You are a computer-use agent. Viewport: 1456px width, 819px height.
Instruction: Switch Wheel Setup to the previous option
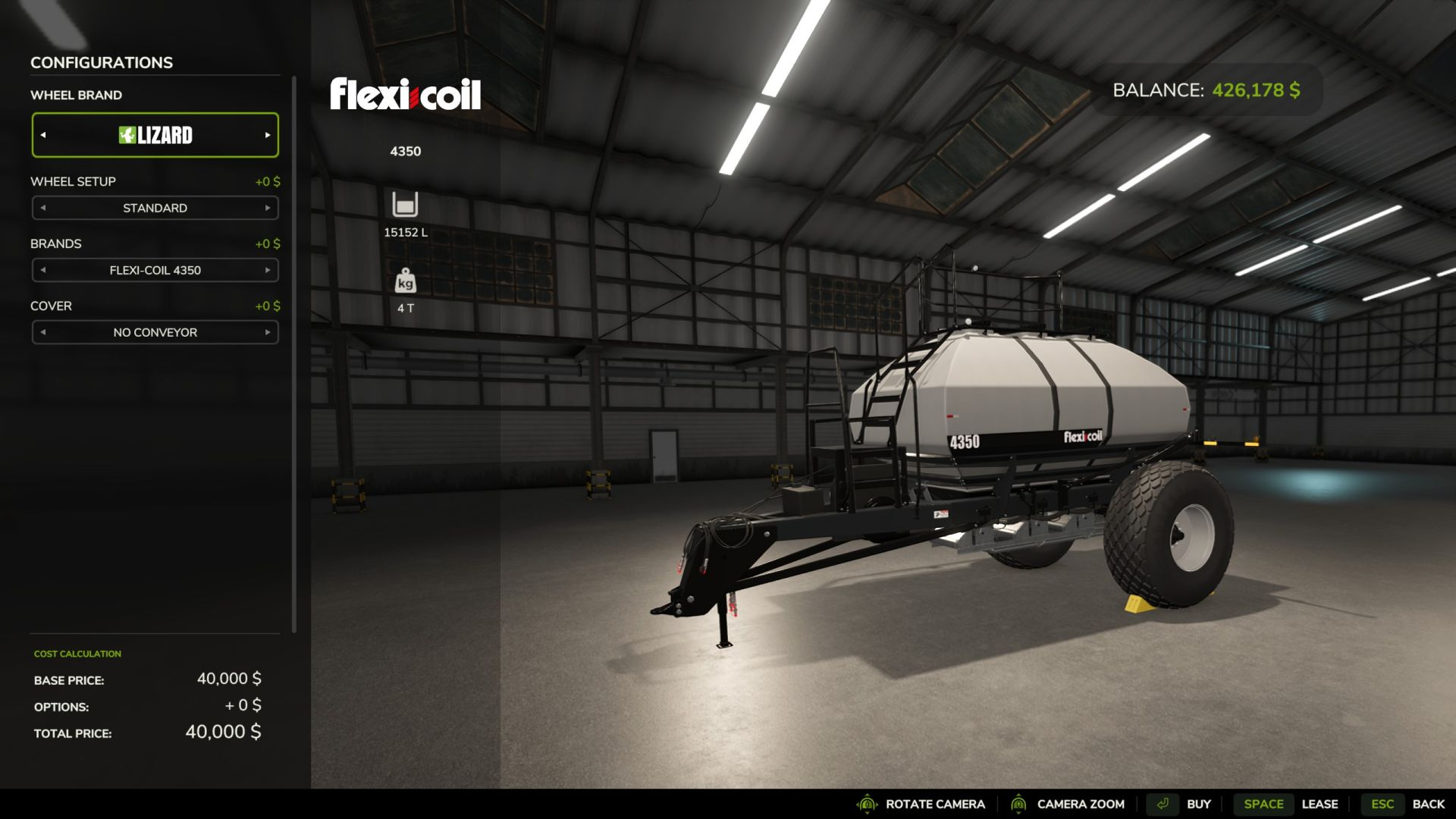tap(43, 208)
